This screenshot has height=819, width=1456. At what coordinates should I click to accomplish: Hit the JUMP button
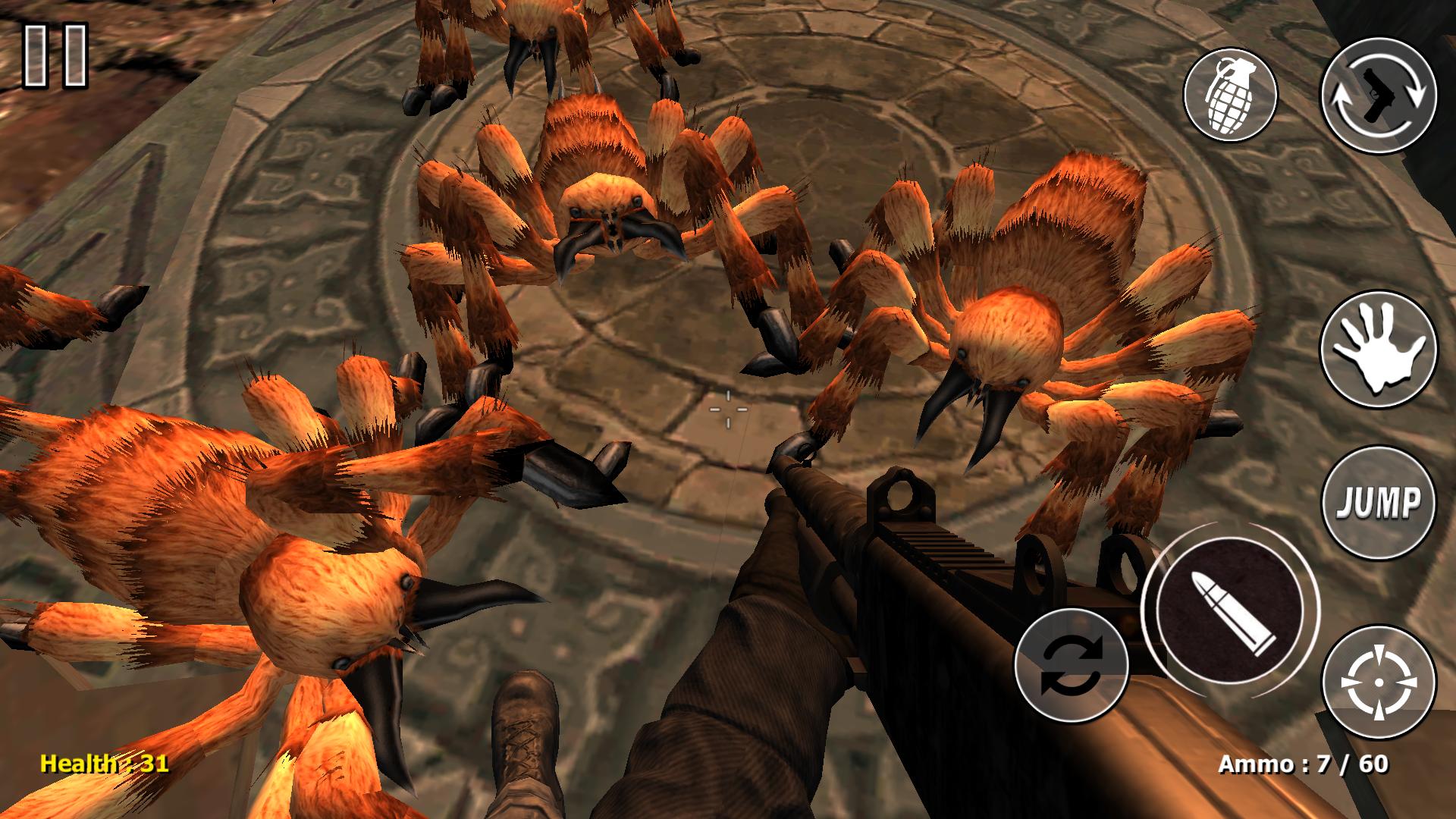click(1379, 504)
